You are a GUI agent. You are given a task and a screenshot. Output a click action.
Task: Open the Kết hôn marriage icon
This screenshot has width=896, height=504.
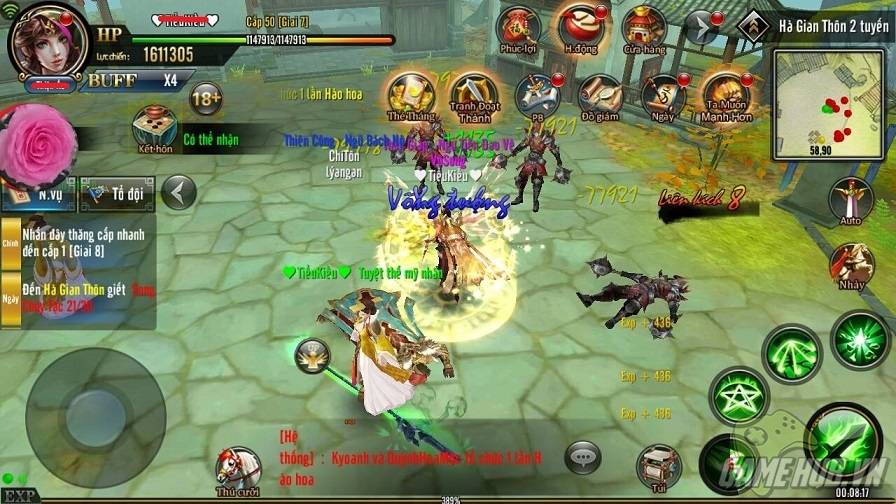(x=155, y=128)
